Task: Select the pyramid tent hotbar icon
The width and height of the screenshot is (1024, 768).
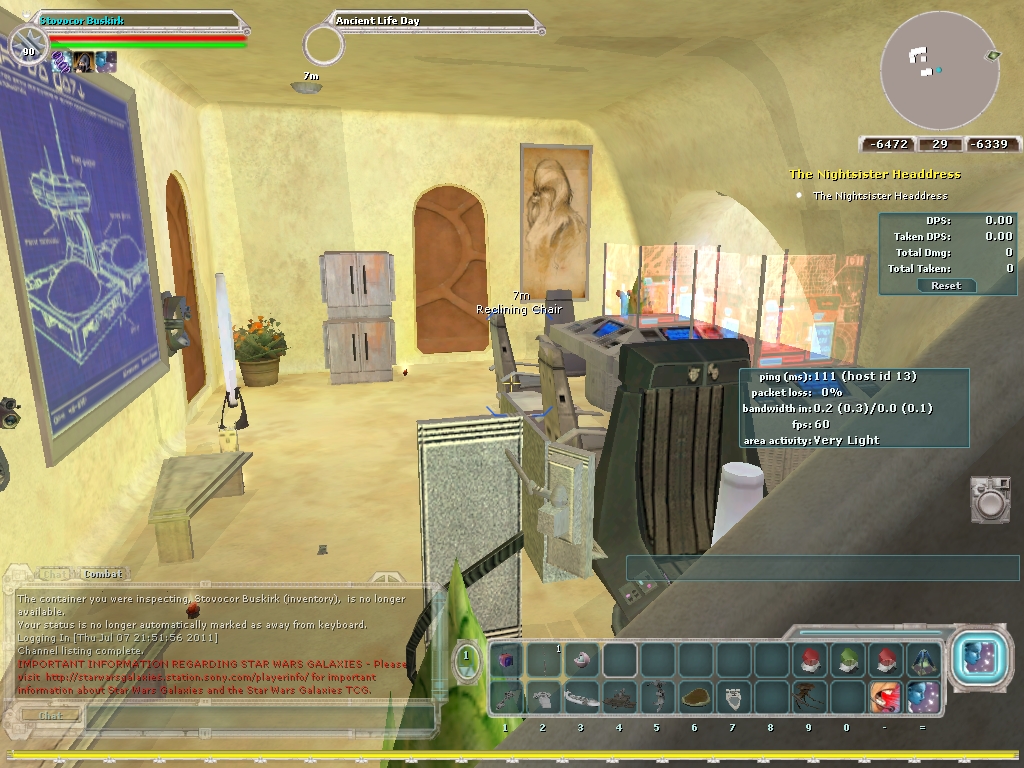Action: click(922, 660)
